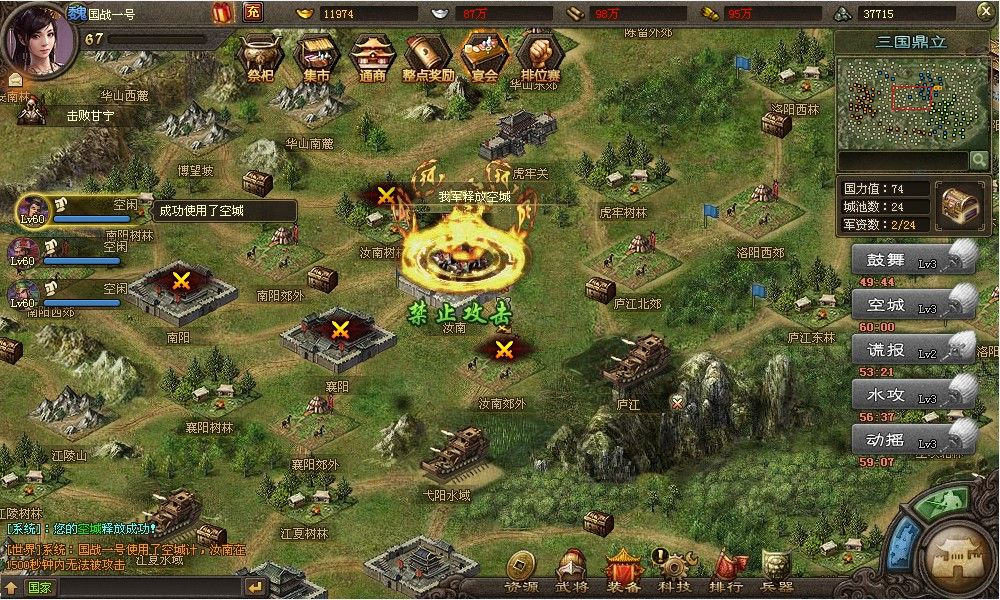Click the red gift box icon
This screenshot has height=600, width=1000.
coord(223,13)
